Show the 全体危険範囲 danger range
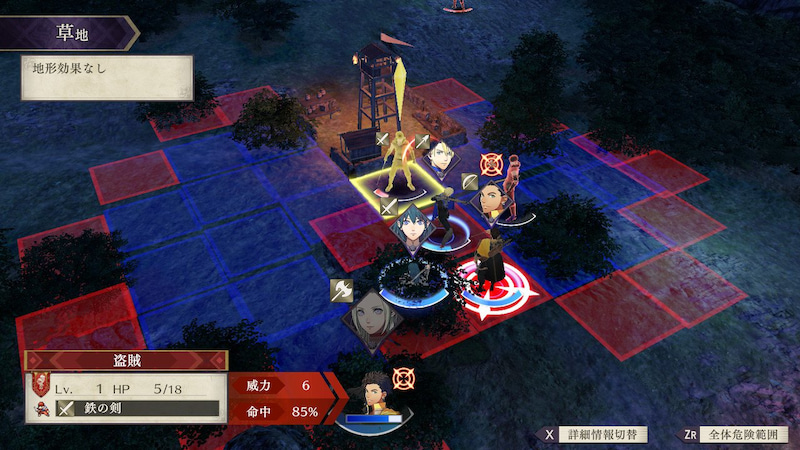Screen dimensions: 800x450 735,435
